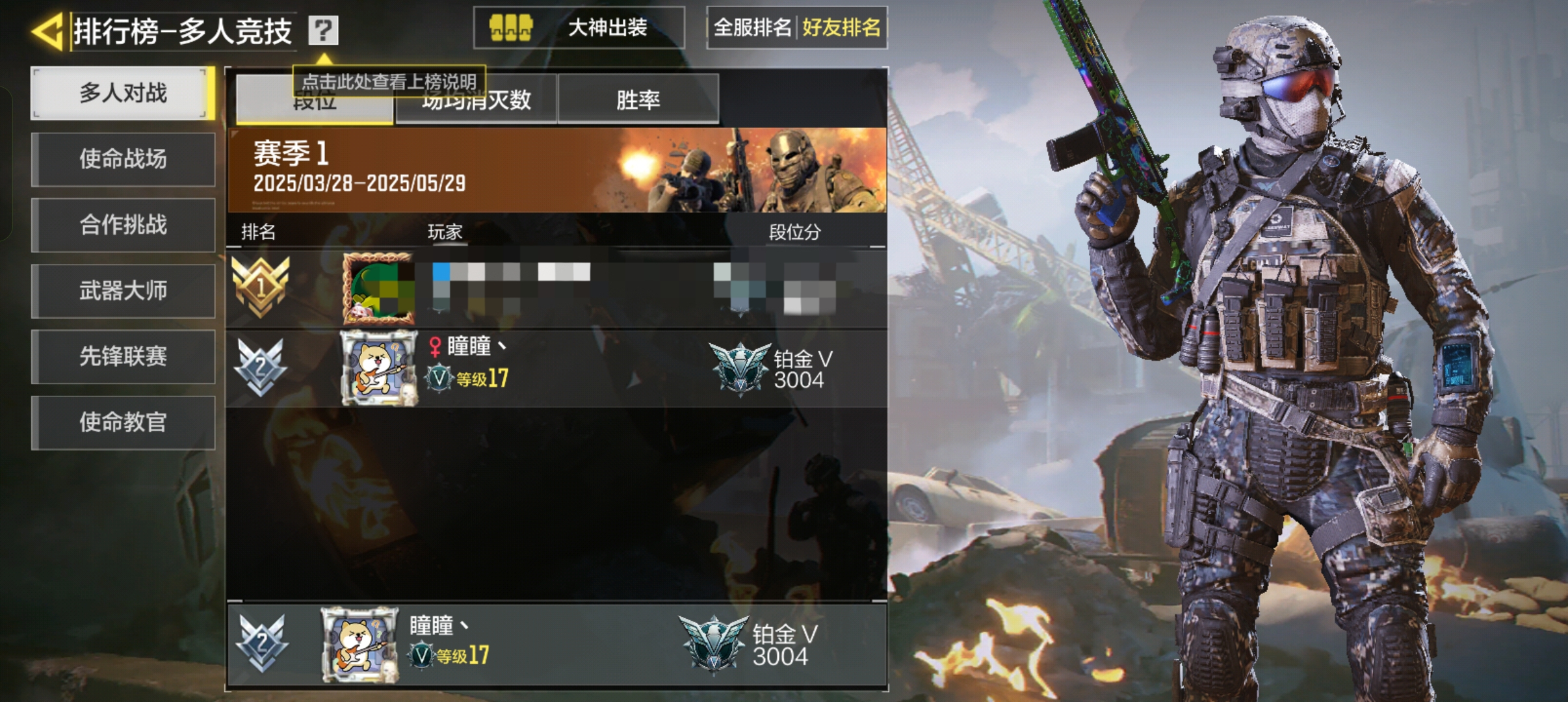Switch to 全服排名 ranking
The image size is (1568, 702).
(x=752, y=28)
